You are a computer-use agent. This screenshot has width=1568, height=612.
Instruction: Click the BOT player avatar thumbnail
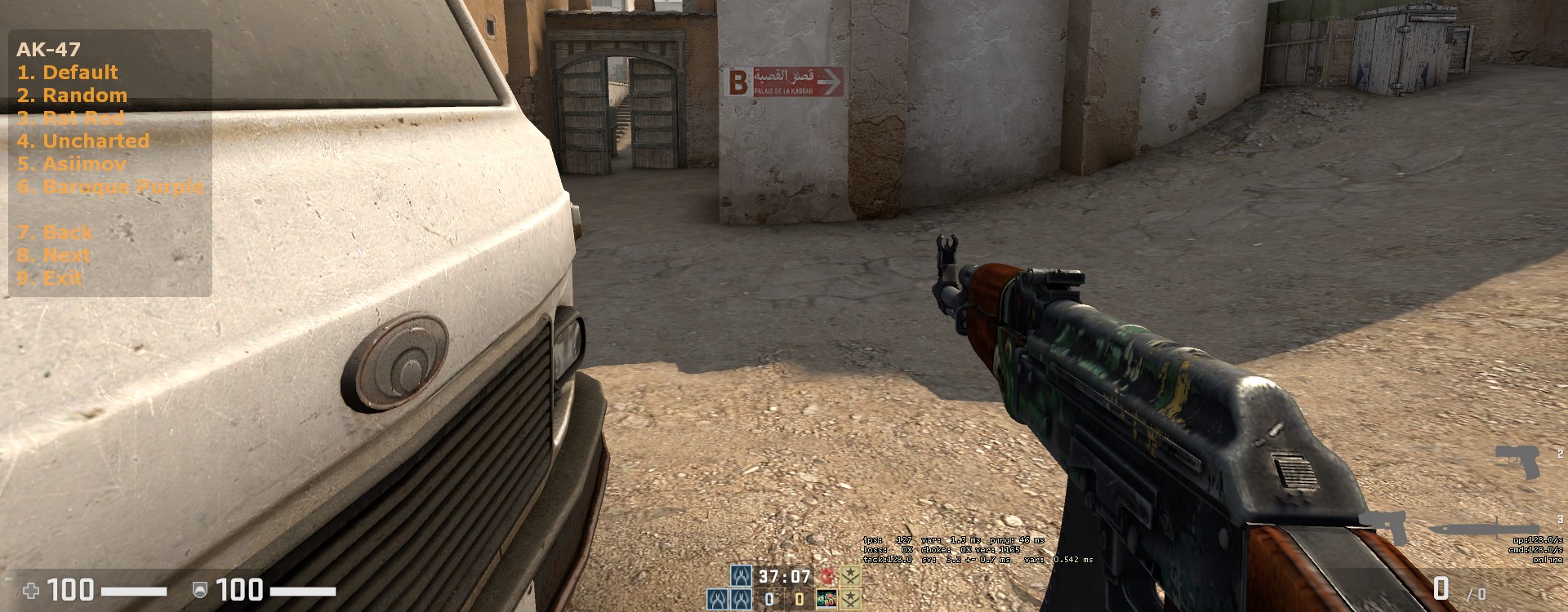[x=826, y=600]
